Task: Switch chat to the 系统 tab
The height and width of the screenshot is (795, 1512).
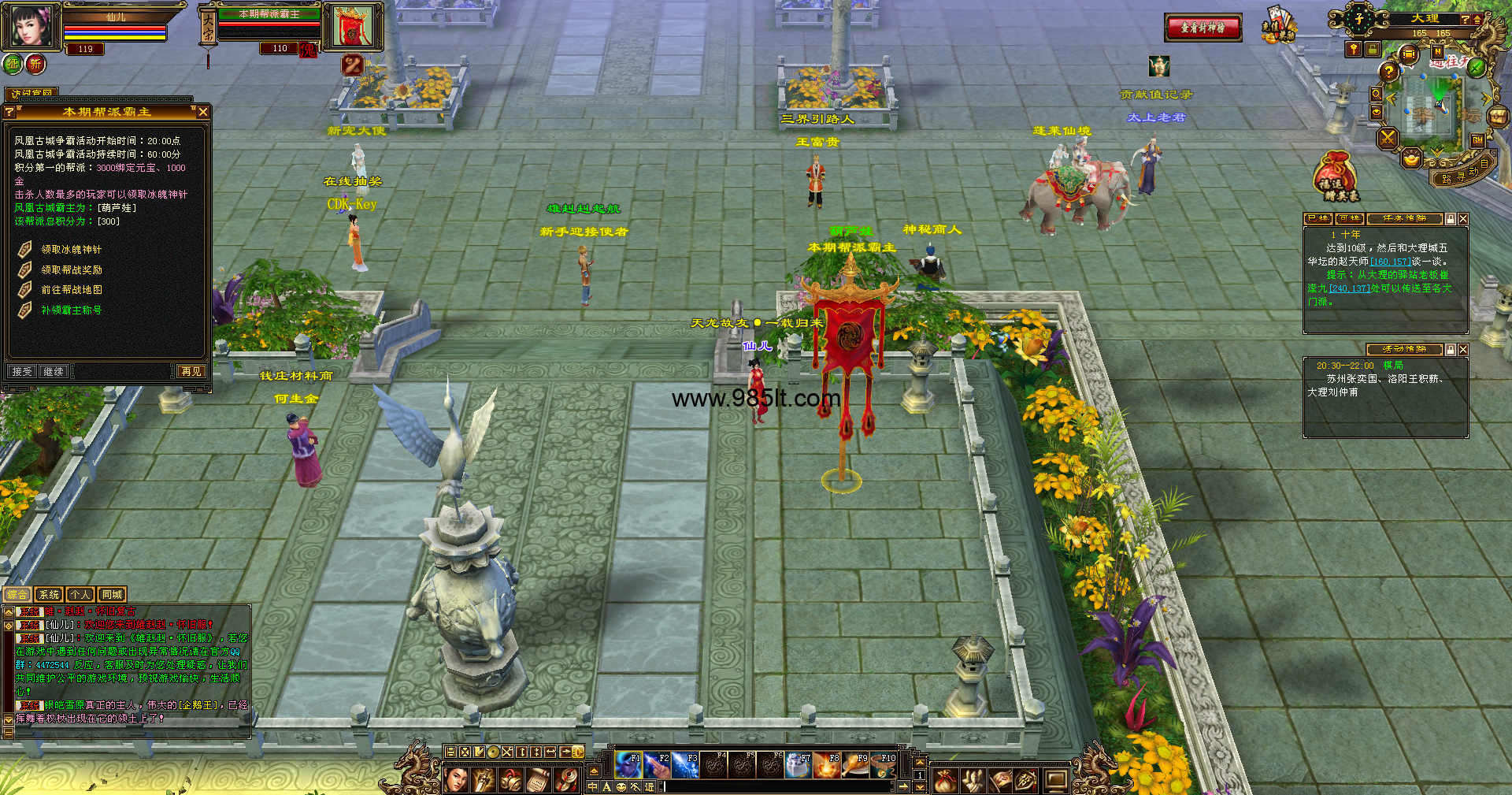Action: (49, 595)
